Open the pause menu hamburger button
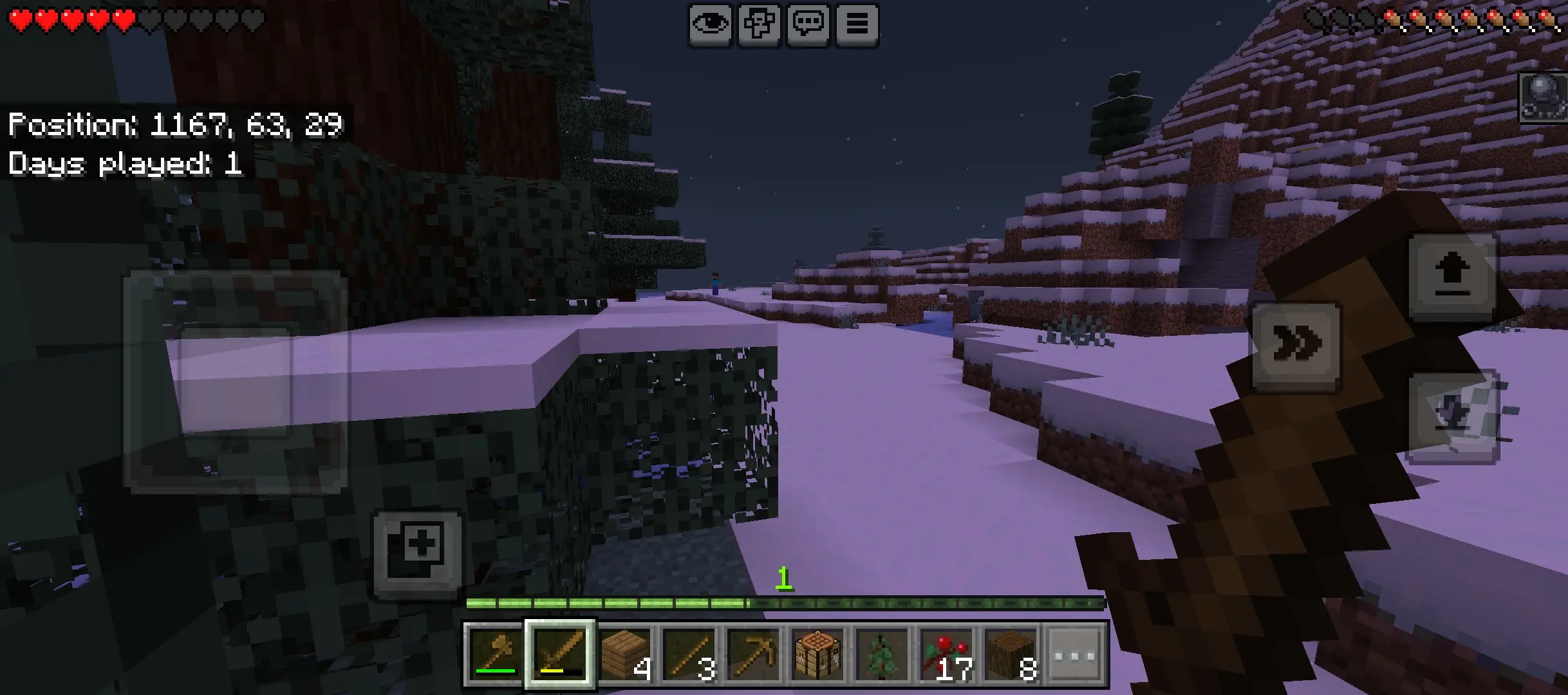 click(x=857, y=25)
